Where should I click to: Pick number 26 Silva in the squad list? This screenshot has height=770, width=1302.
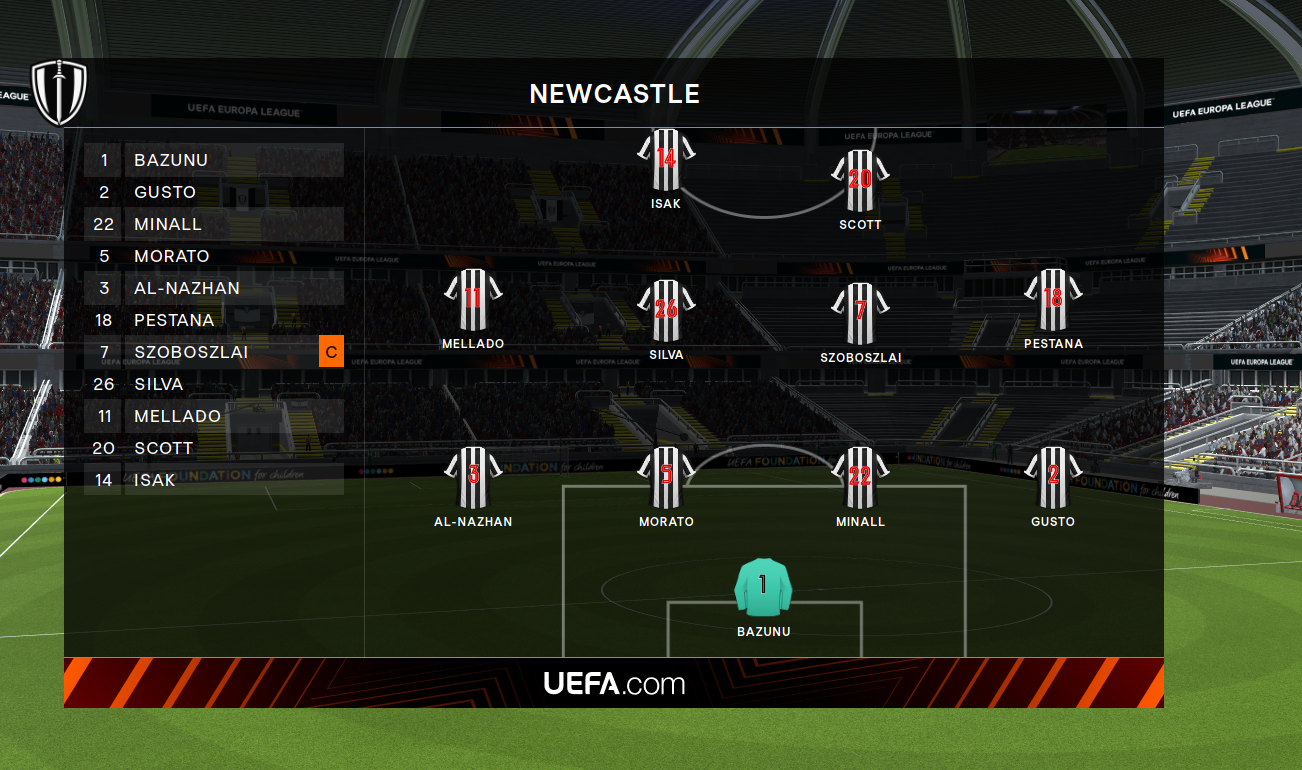pyautogui.click(x=214, y=384)
